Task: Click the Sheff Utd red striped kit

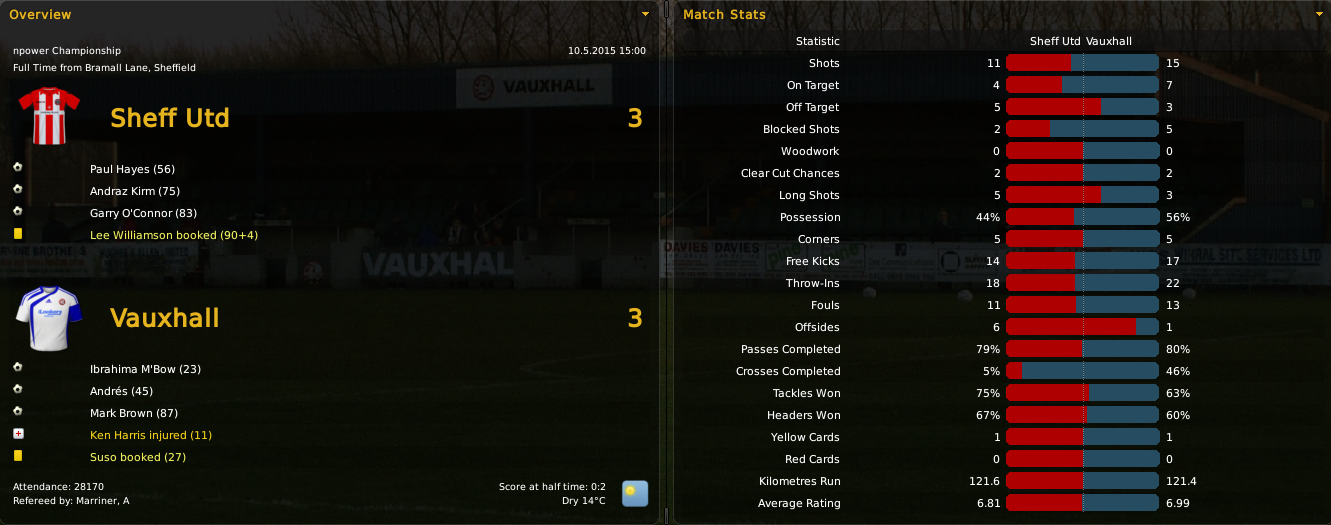Action: click(x=48, y=116)
